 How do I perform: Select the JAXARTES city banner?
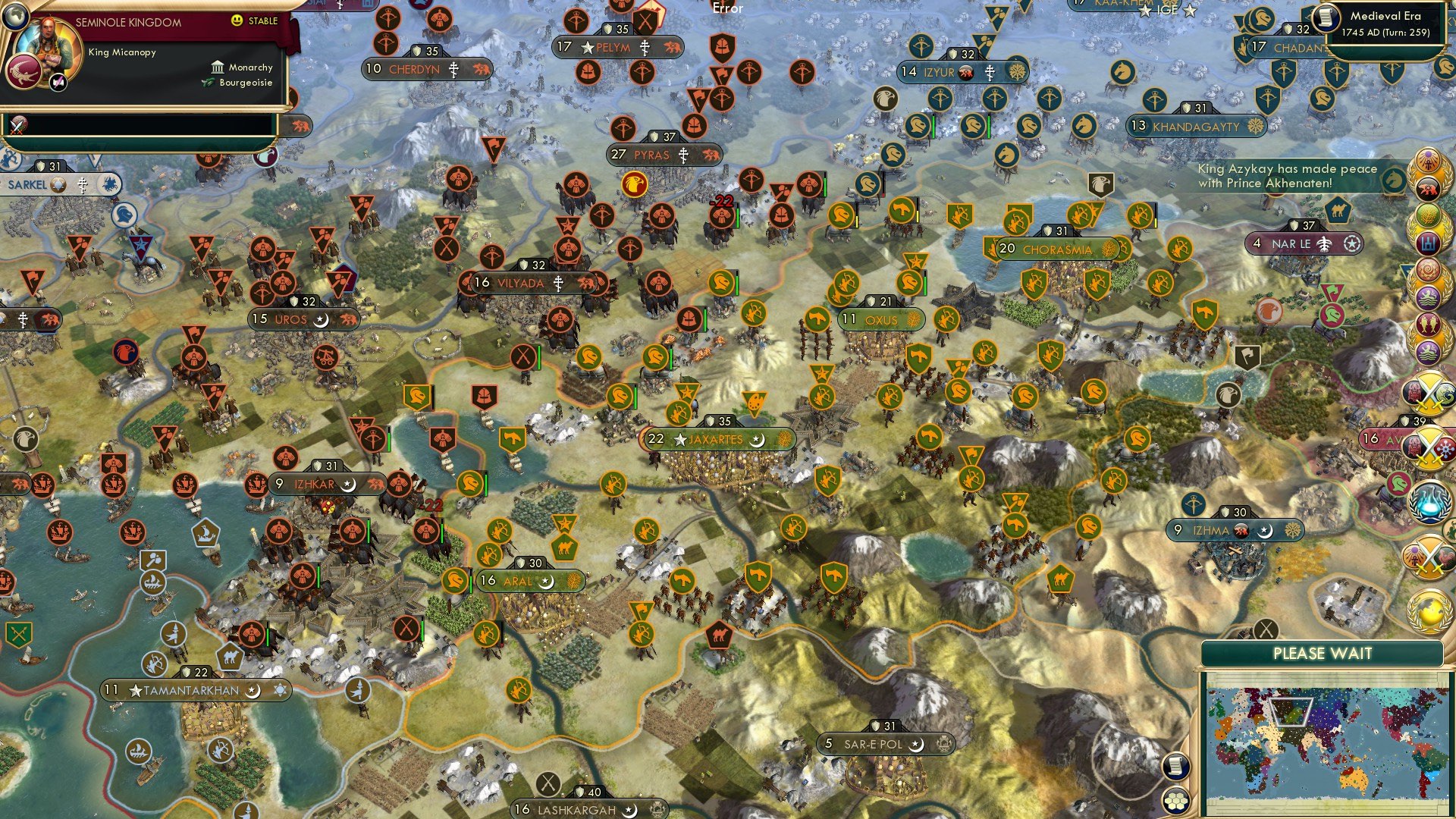715,439
